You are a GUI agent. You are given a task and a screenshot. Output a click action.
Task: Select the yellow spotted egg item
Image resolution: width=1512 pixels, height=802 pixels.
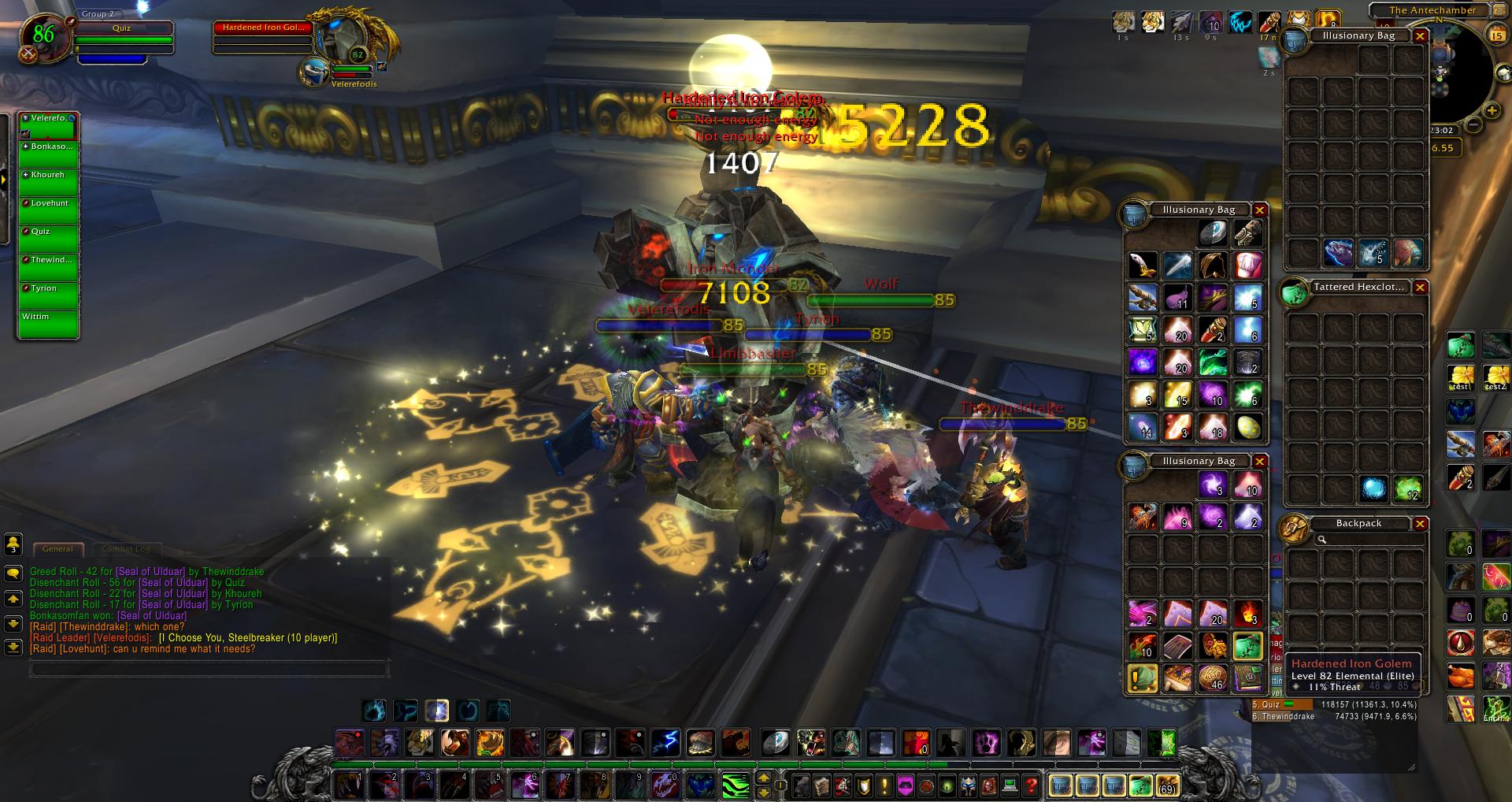(x=1247, y=428)
